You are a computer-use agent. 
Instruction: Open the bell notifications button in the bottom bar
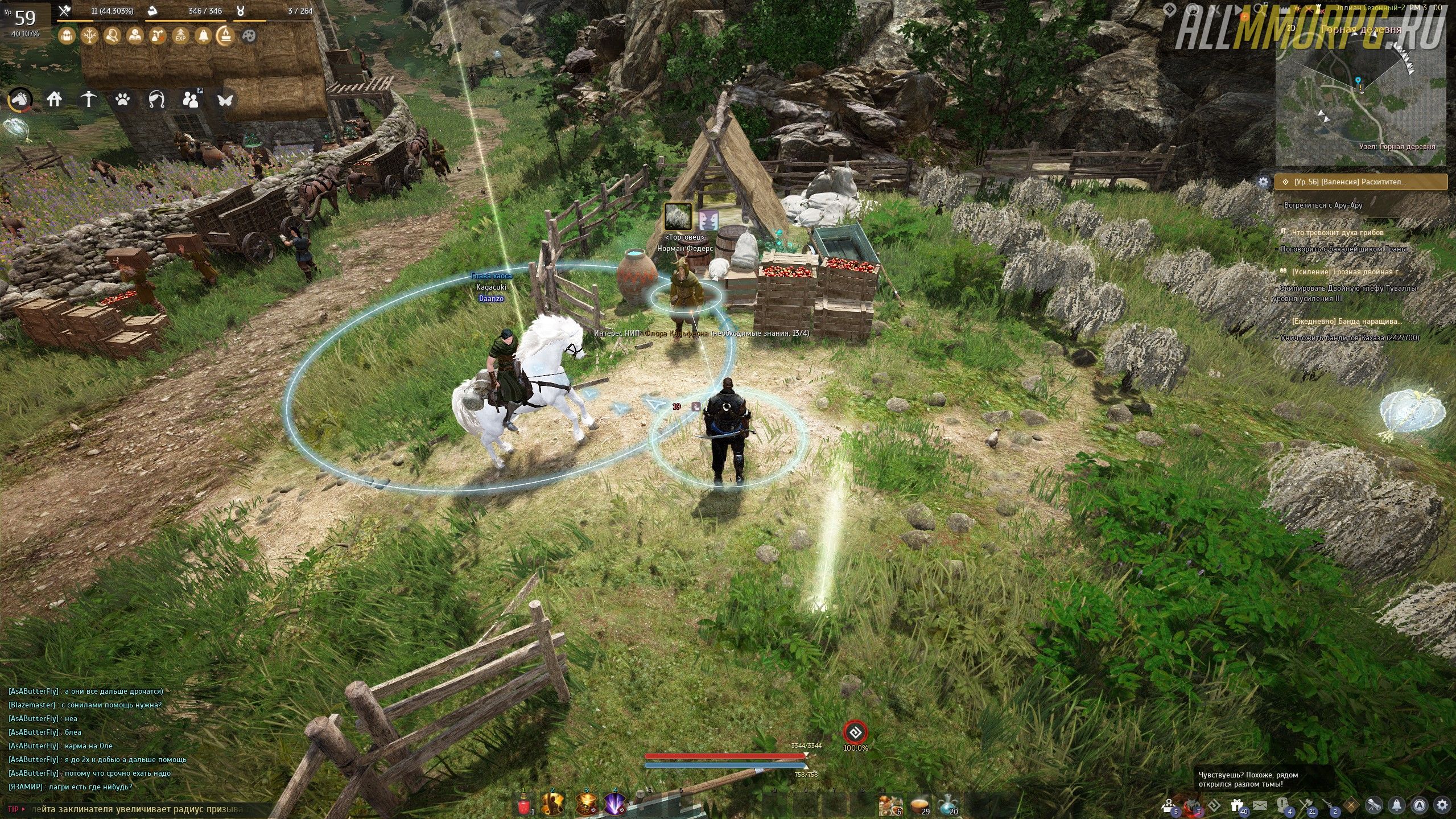coord(1397,805)
